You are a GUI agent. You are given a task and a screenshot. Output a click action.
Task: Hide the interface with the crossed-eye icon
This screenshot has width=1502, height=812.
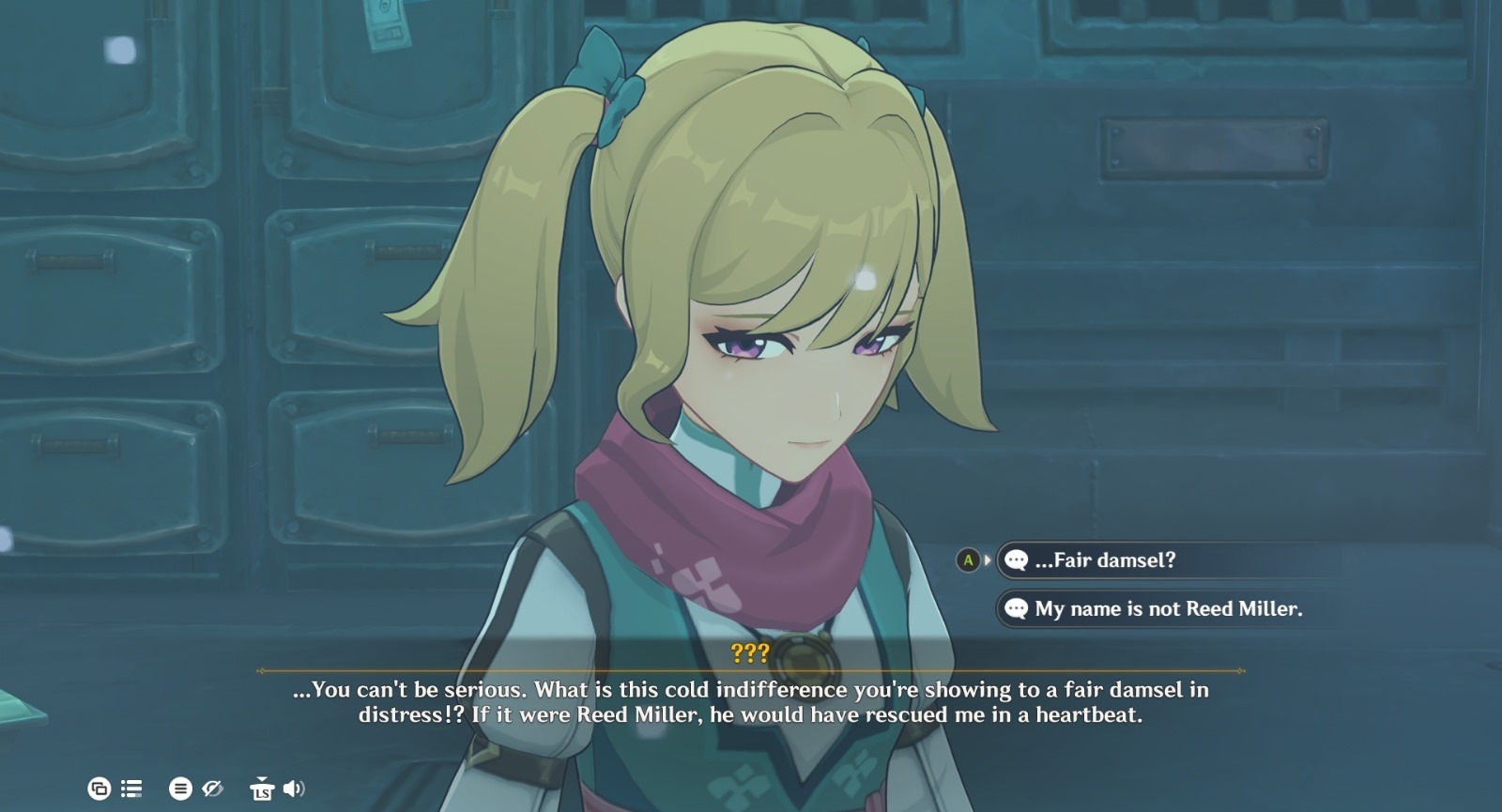pos(213,789)
